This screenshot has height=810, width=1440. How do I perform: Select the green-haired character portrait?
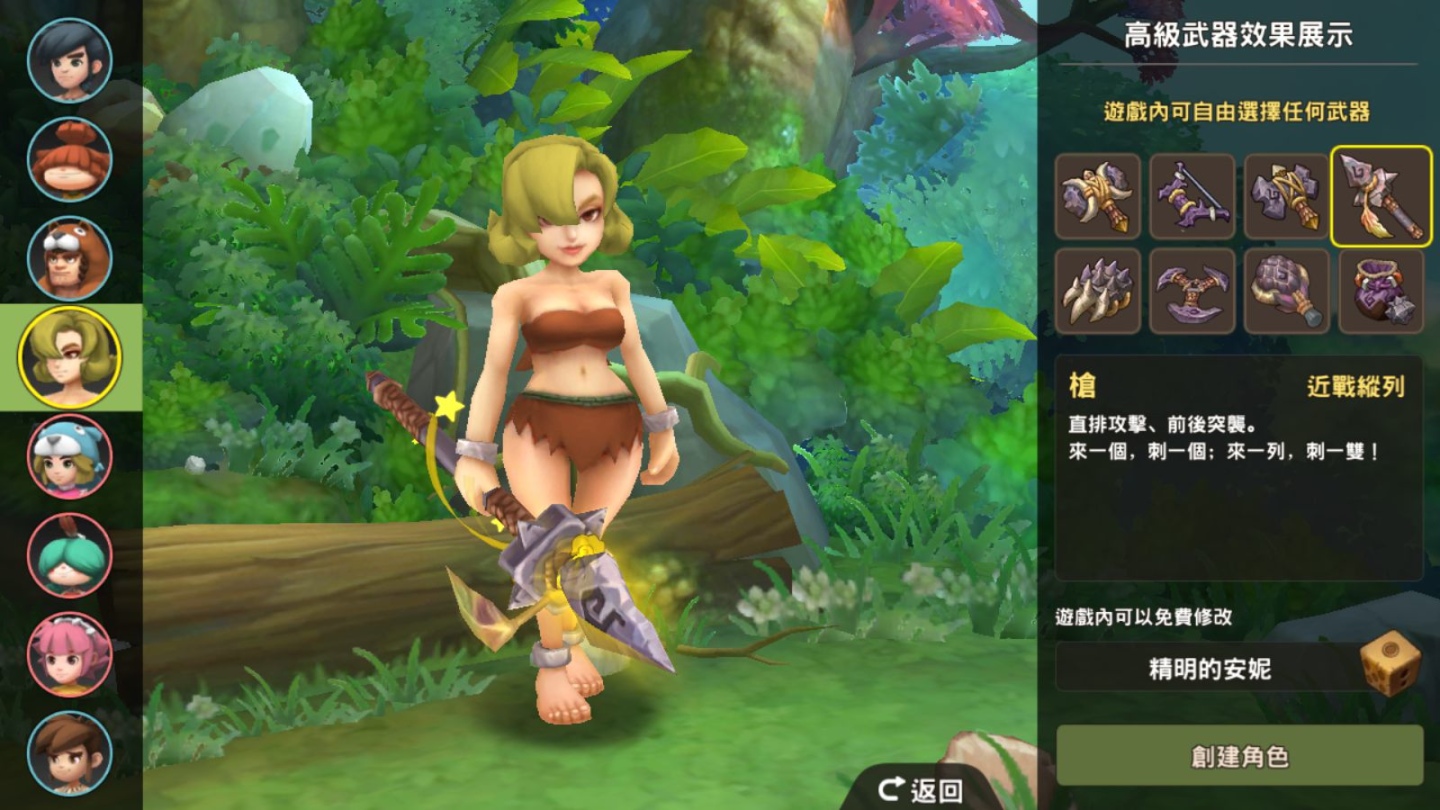click(x=68, y=552)
